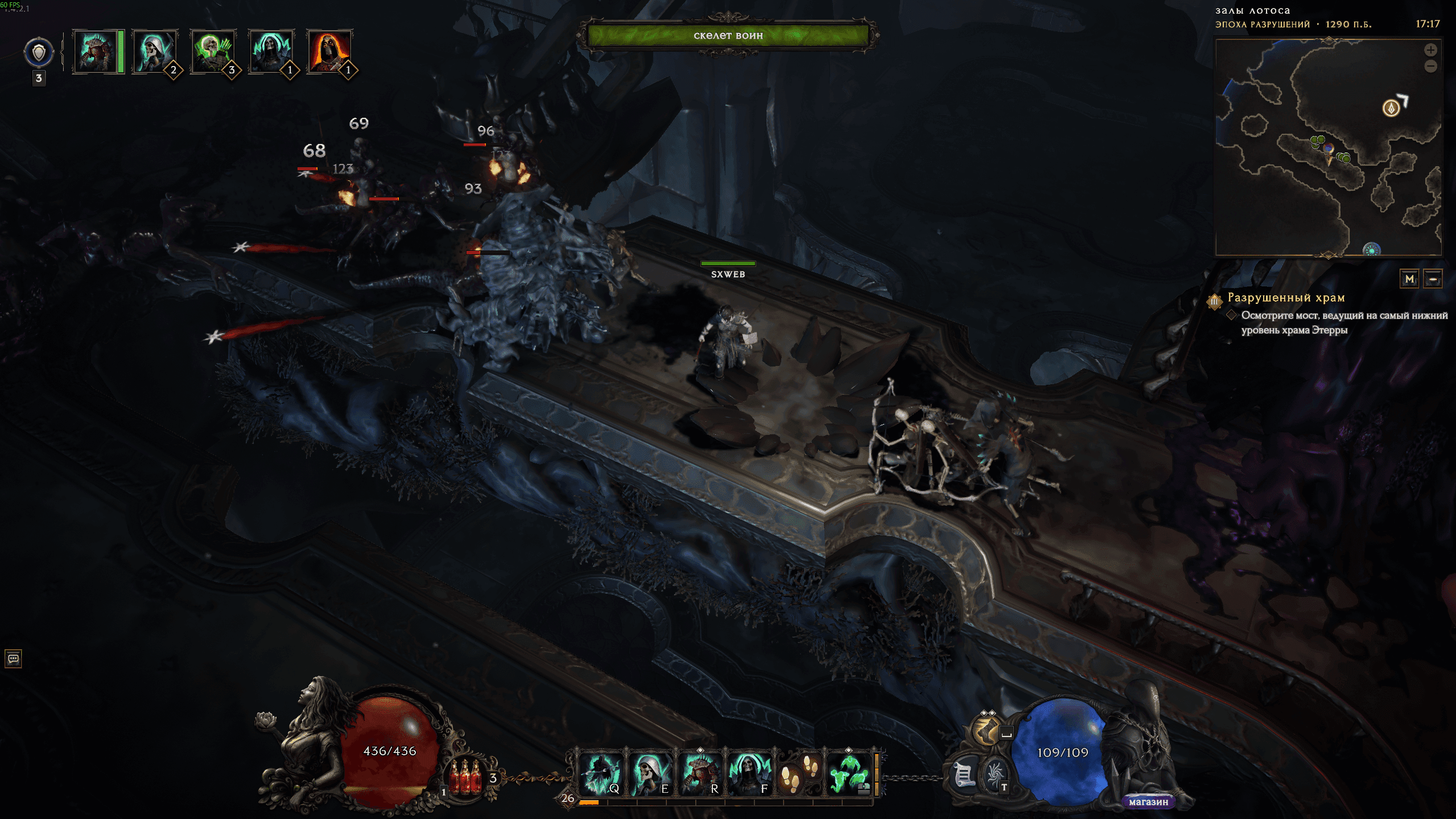
Task: Zoom out the minimap with minus button
Action: [1430, 67]
